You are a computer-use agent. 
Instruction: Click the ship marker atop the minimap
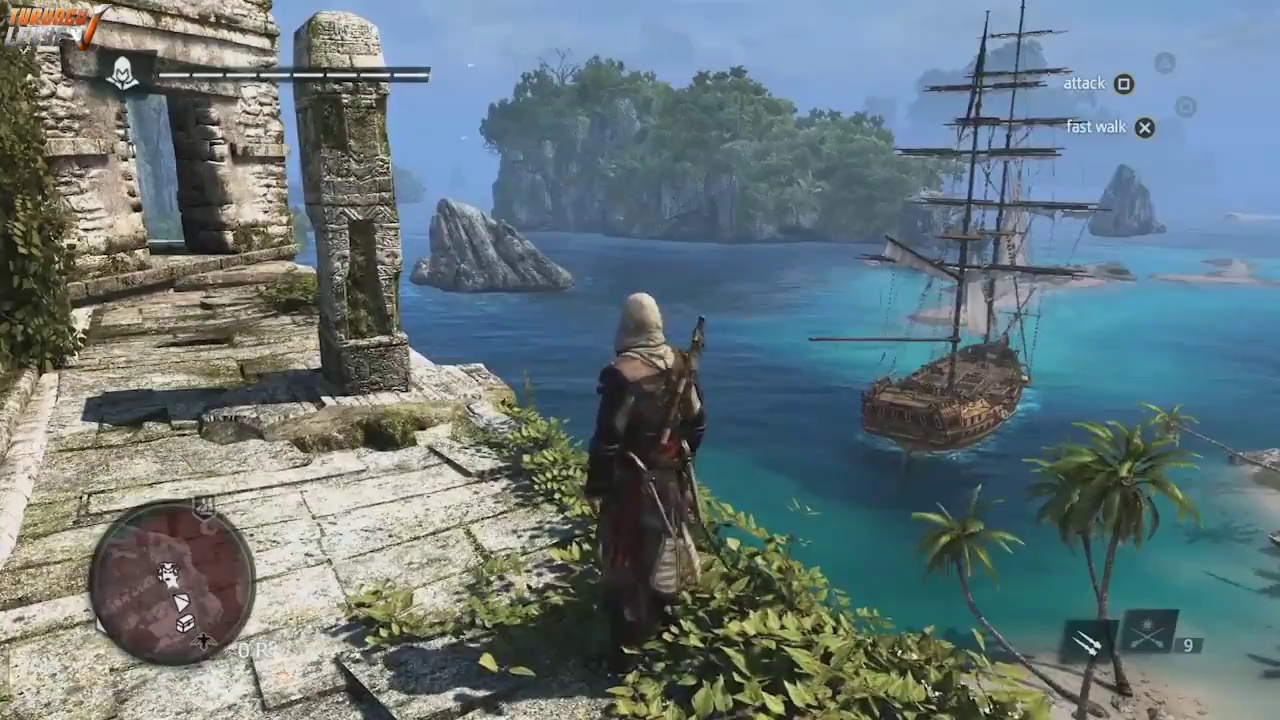pos(204,507)
